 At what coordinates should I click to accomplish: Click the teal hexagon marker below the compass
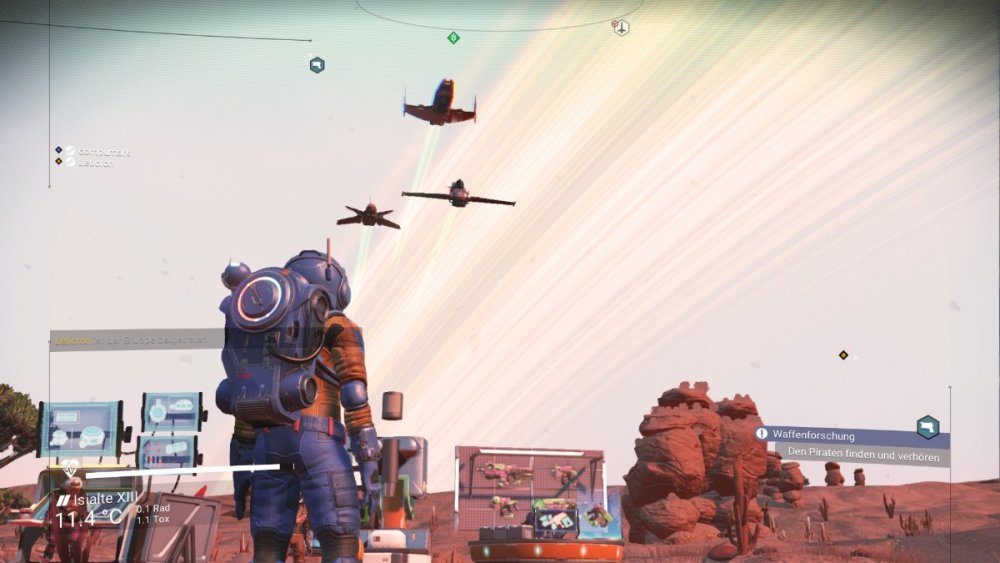[317, 65]
